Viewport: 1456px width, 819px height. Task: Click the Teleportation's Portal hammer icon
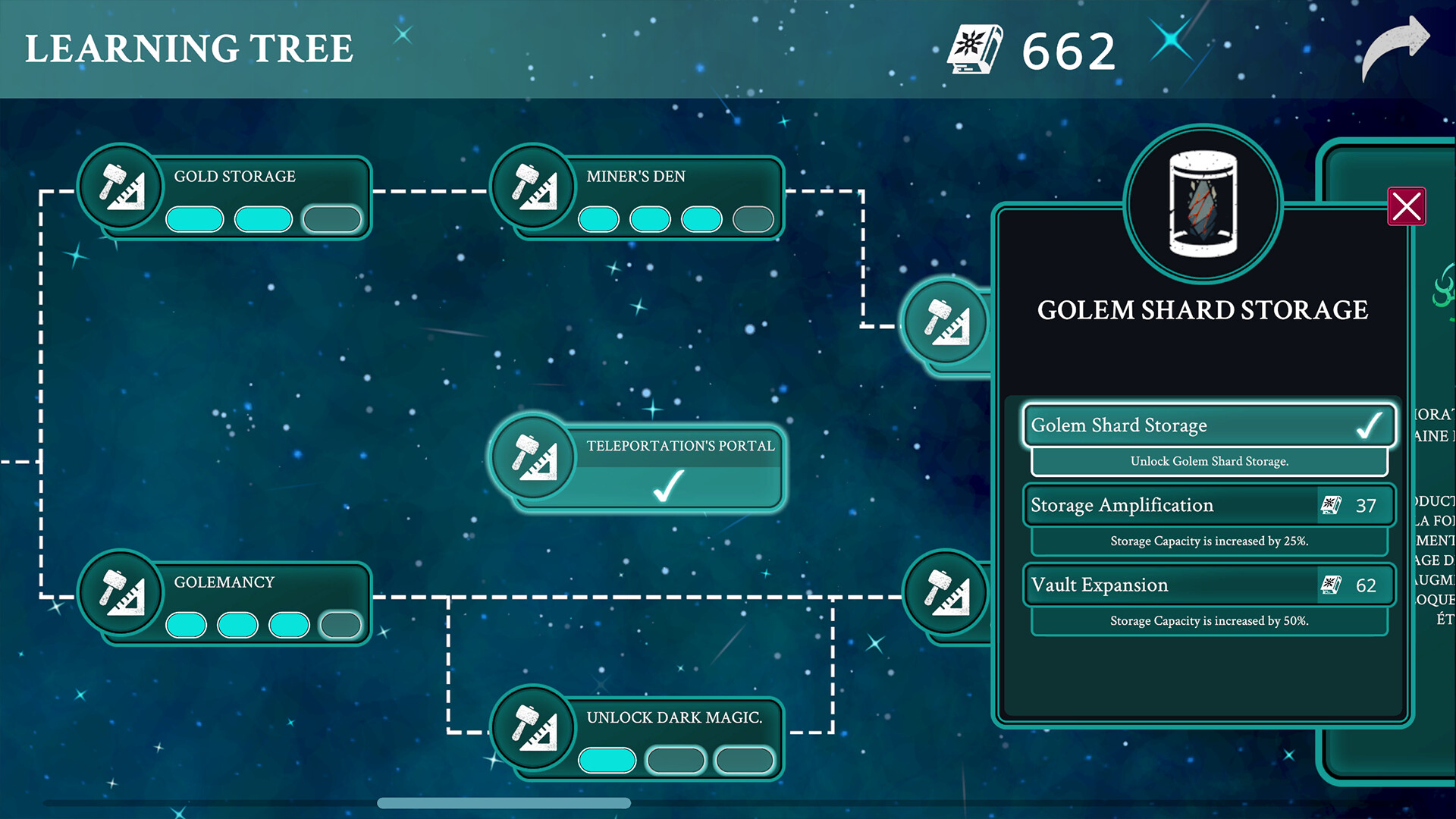[535, 459]
